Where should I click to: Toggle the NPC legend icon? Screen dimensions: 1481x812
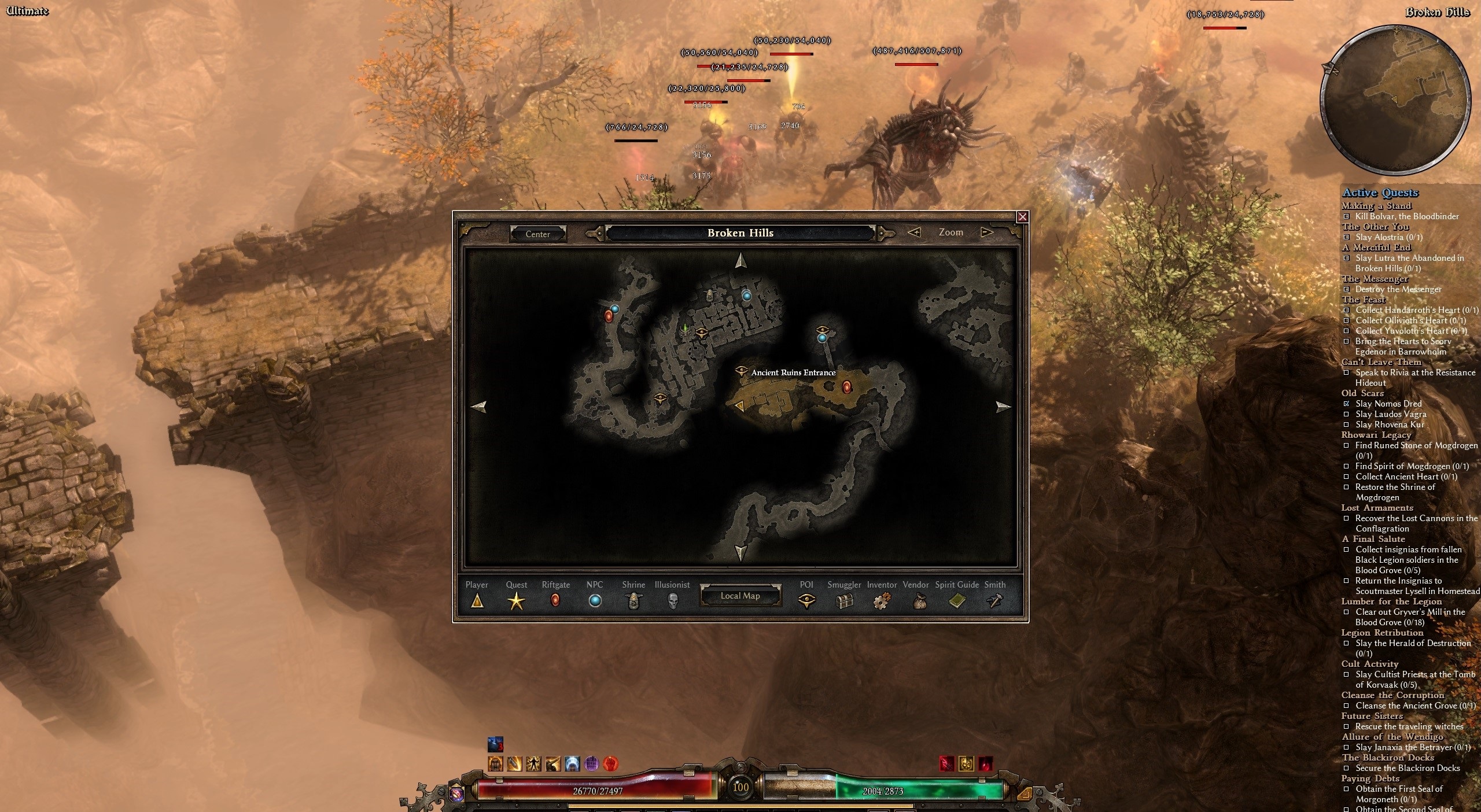click(x=595, y=601)
